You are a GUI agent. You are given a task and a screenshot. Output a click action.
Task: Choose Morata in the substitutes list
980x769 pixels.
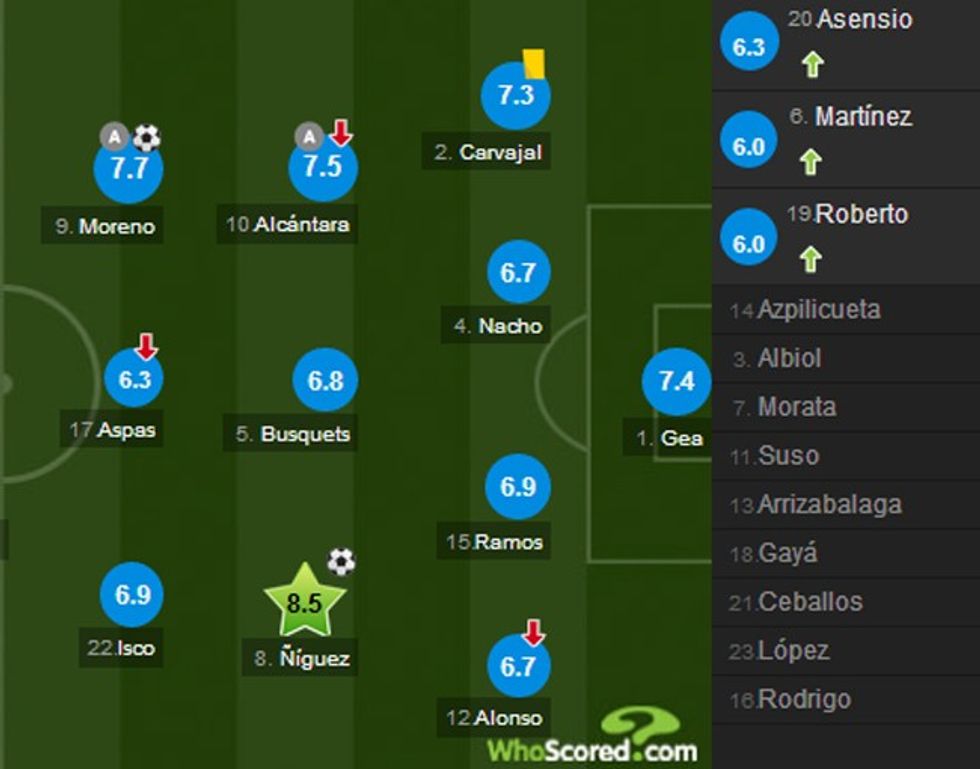pyautogui.click(x=796, y=407)
